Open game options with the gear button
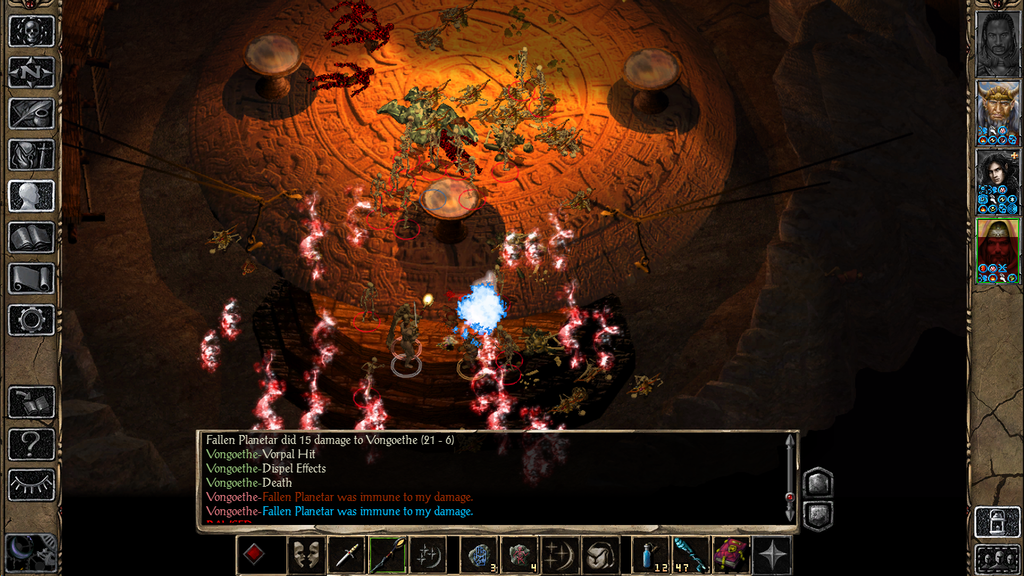1024x576 pixels. (31, 319)
